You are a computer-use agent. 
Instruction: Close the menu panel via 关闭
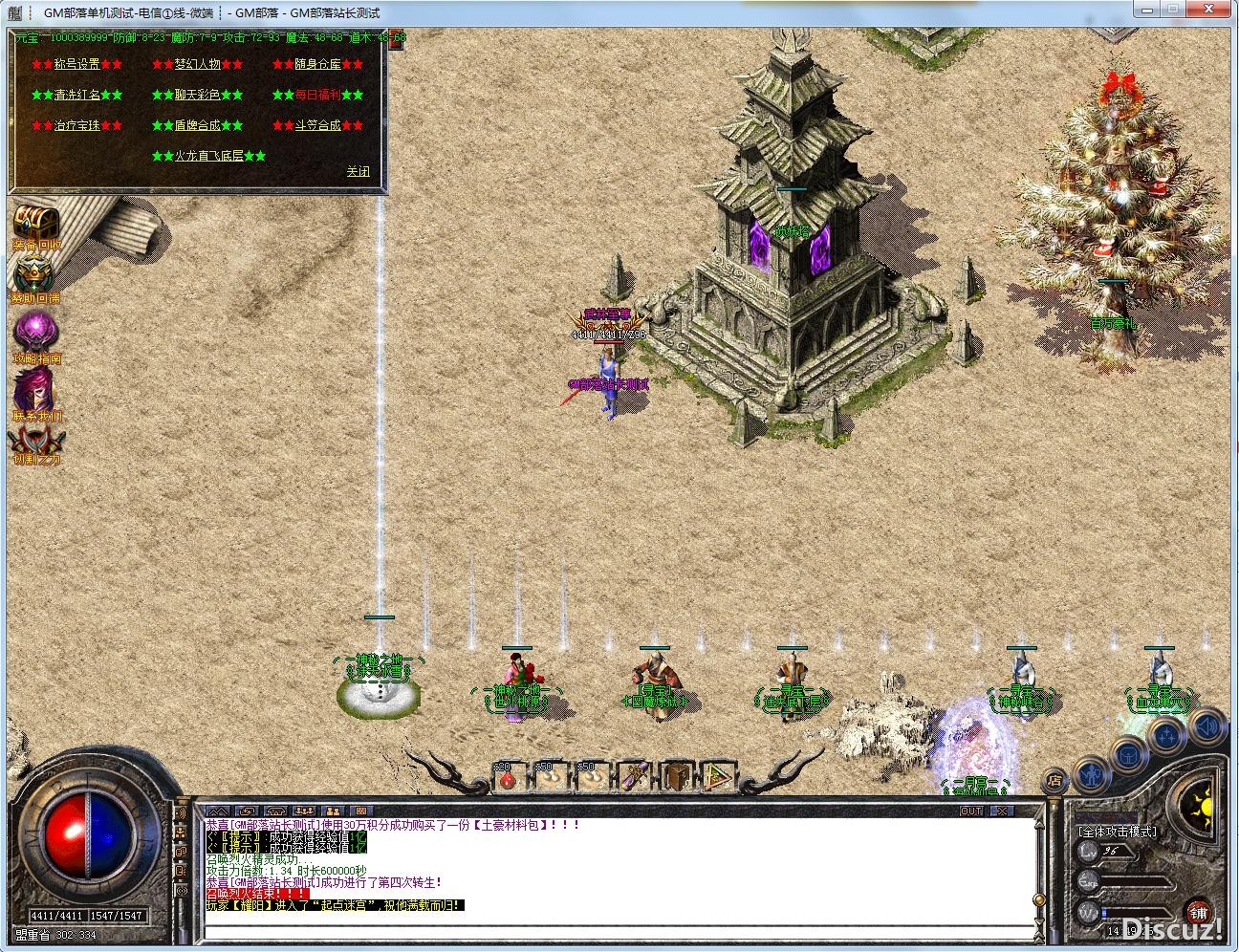358,172
